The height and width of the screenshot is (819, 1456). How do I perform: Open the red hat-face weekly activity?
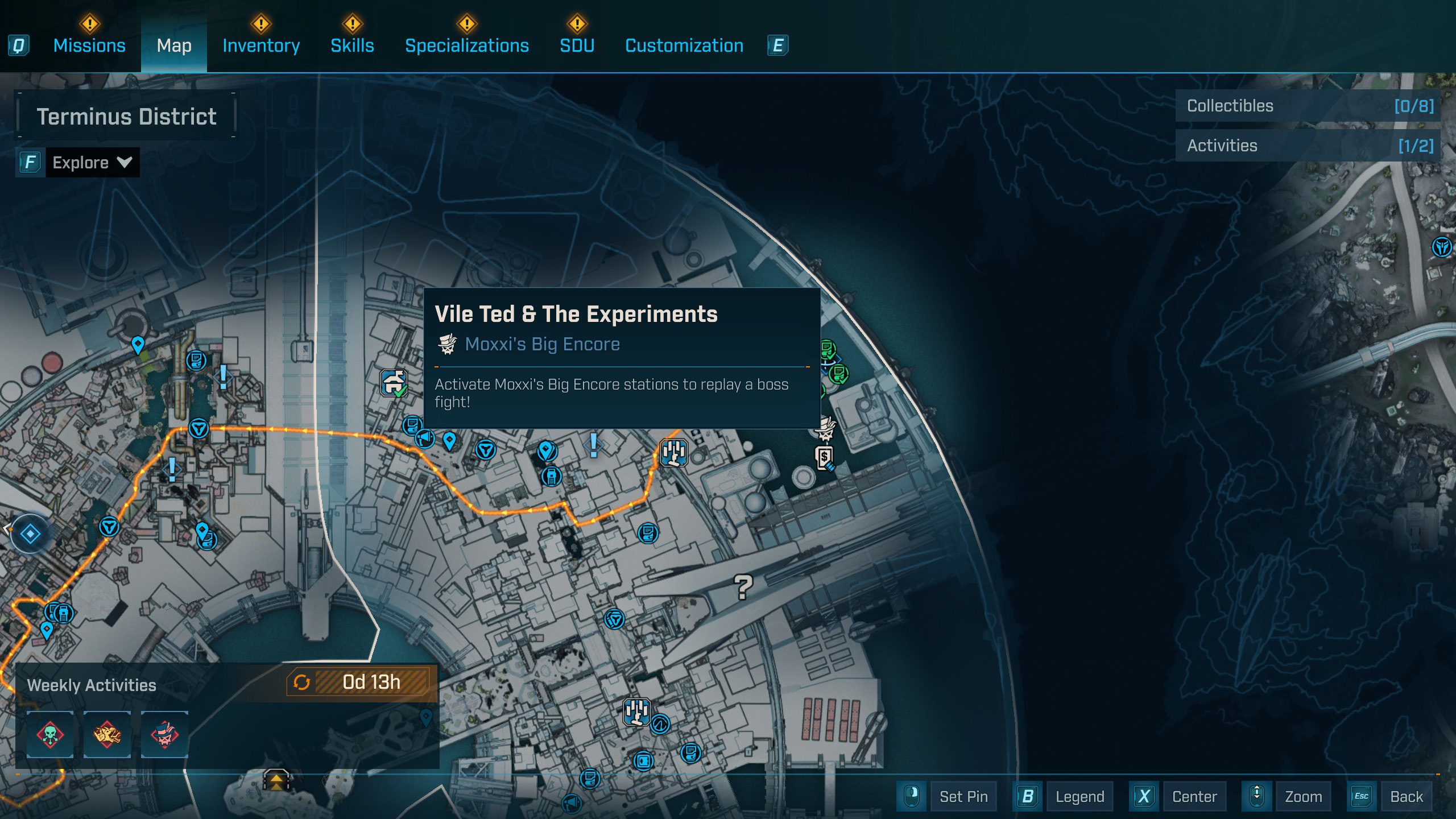click(x=165, y=734)
